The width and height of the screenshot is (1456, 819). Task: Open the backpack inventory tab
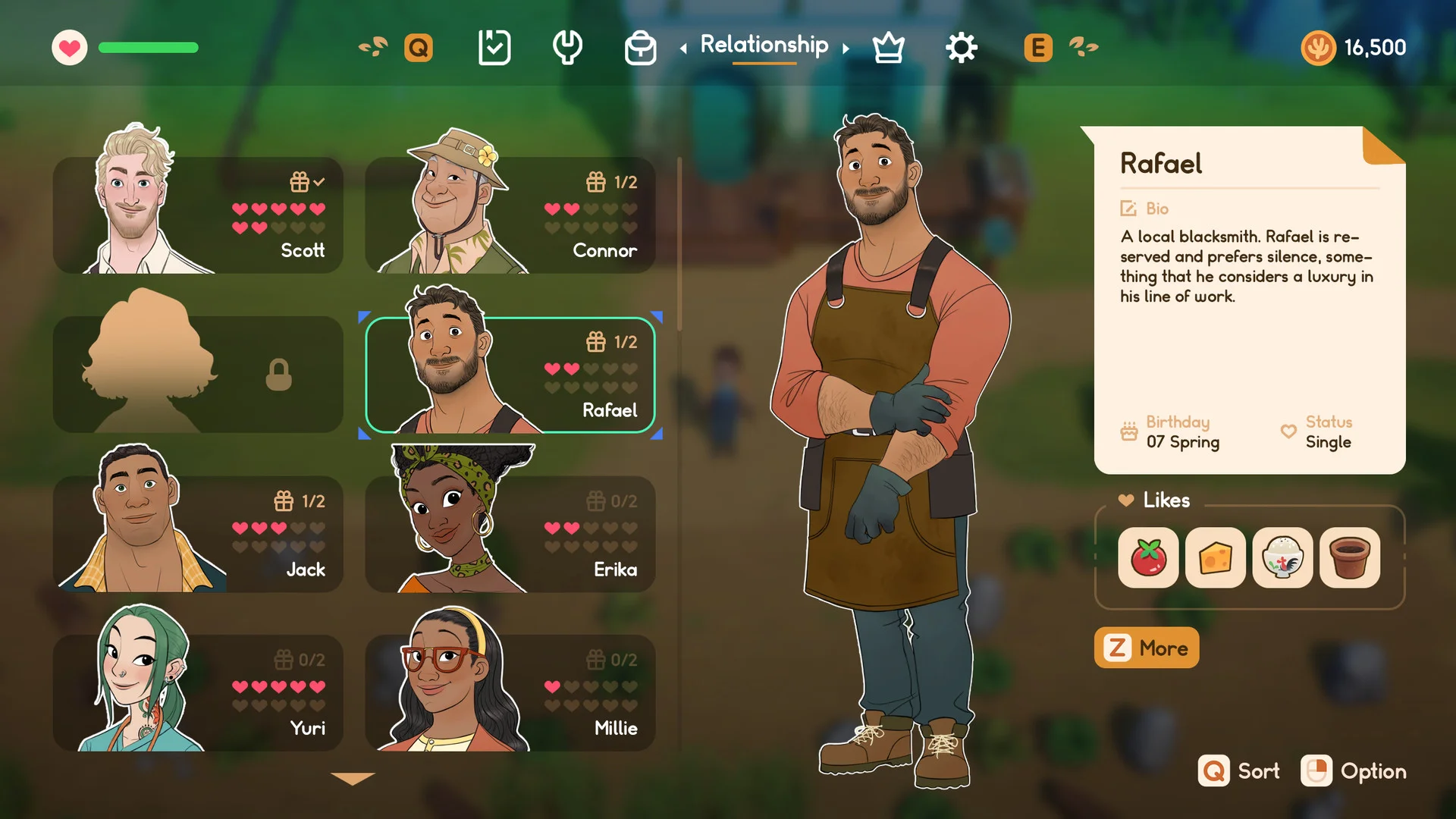[640, 49]
